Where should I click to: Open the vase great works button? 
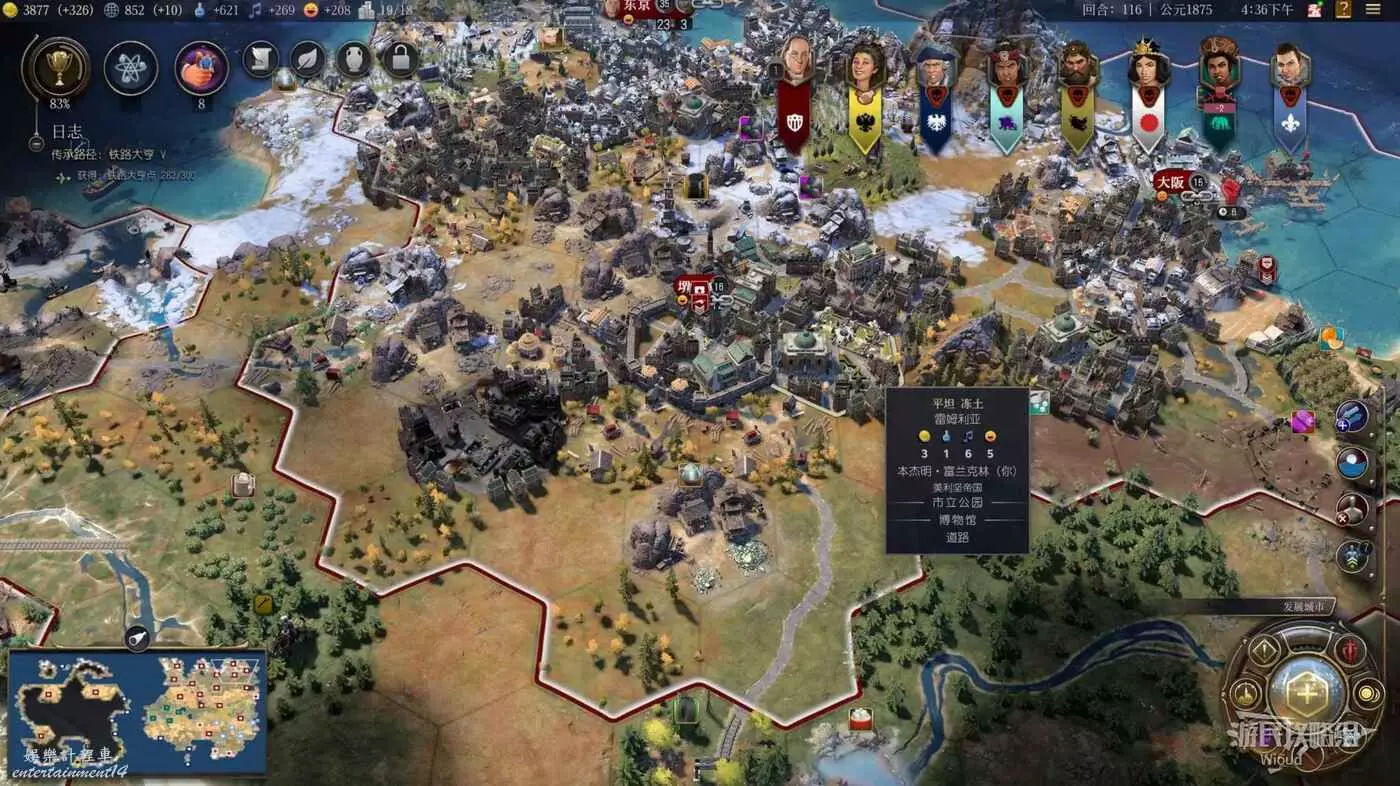coord(354,59)
